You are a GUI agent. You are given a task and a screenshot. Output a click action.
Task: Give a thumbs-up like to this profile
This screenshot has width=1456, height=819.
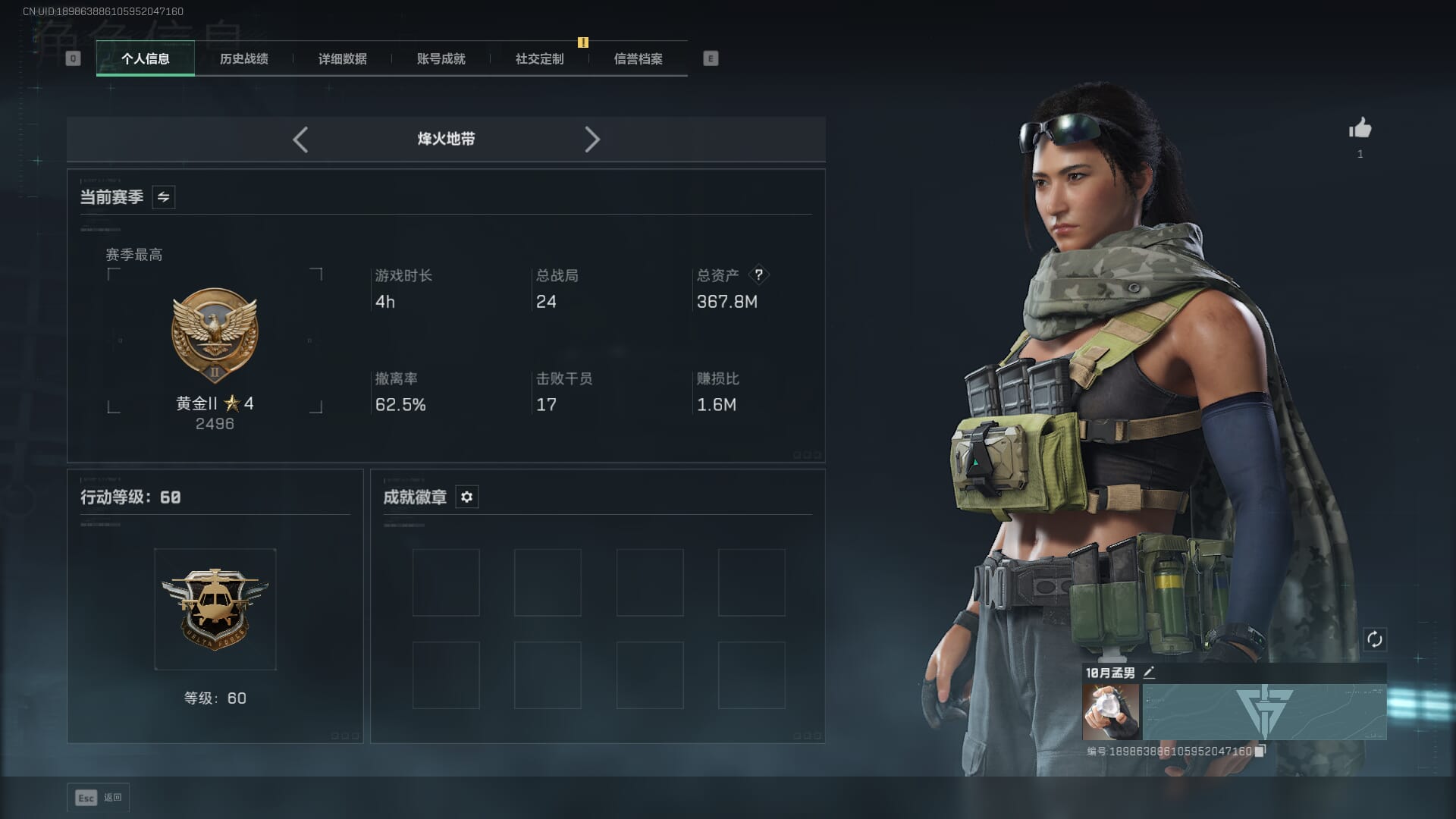tap(1360, 129)
